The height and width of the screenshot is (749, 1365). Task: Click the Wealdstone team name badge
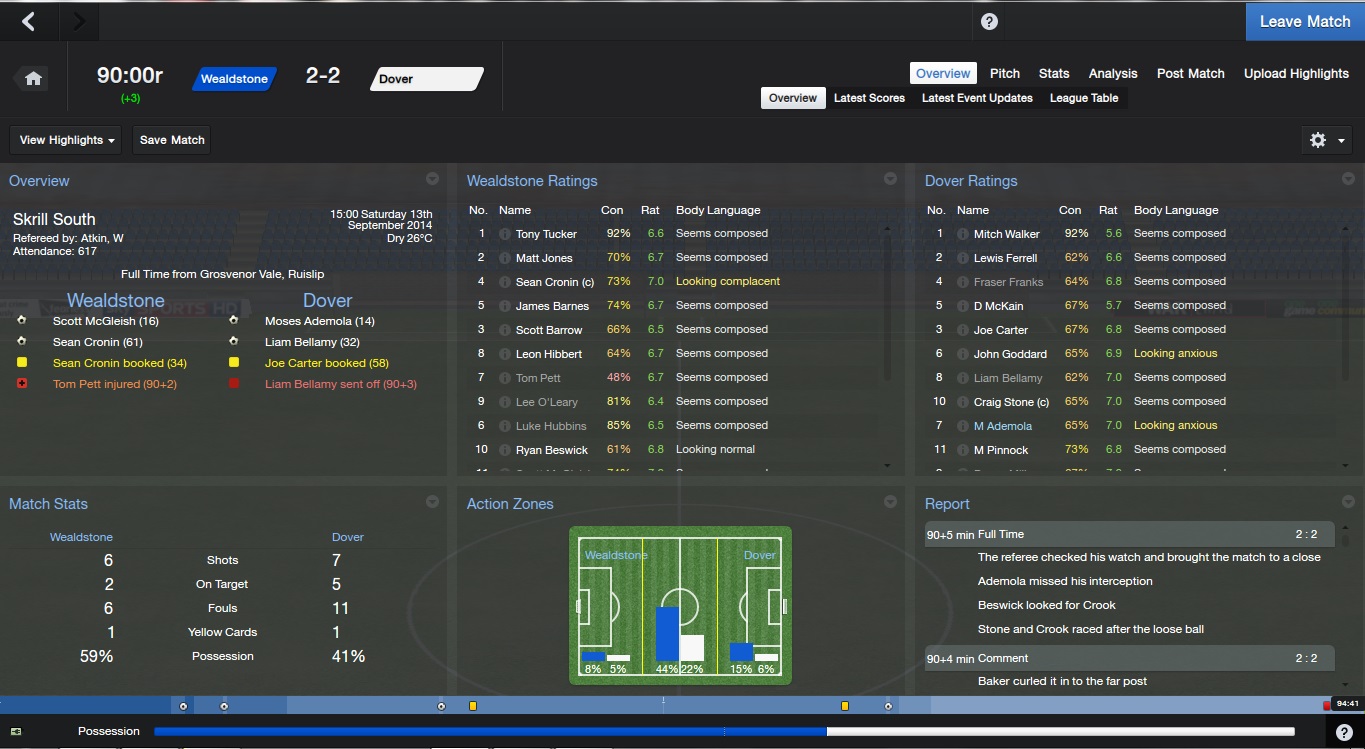point(234,79)
